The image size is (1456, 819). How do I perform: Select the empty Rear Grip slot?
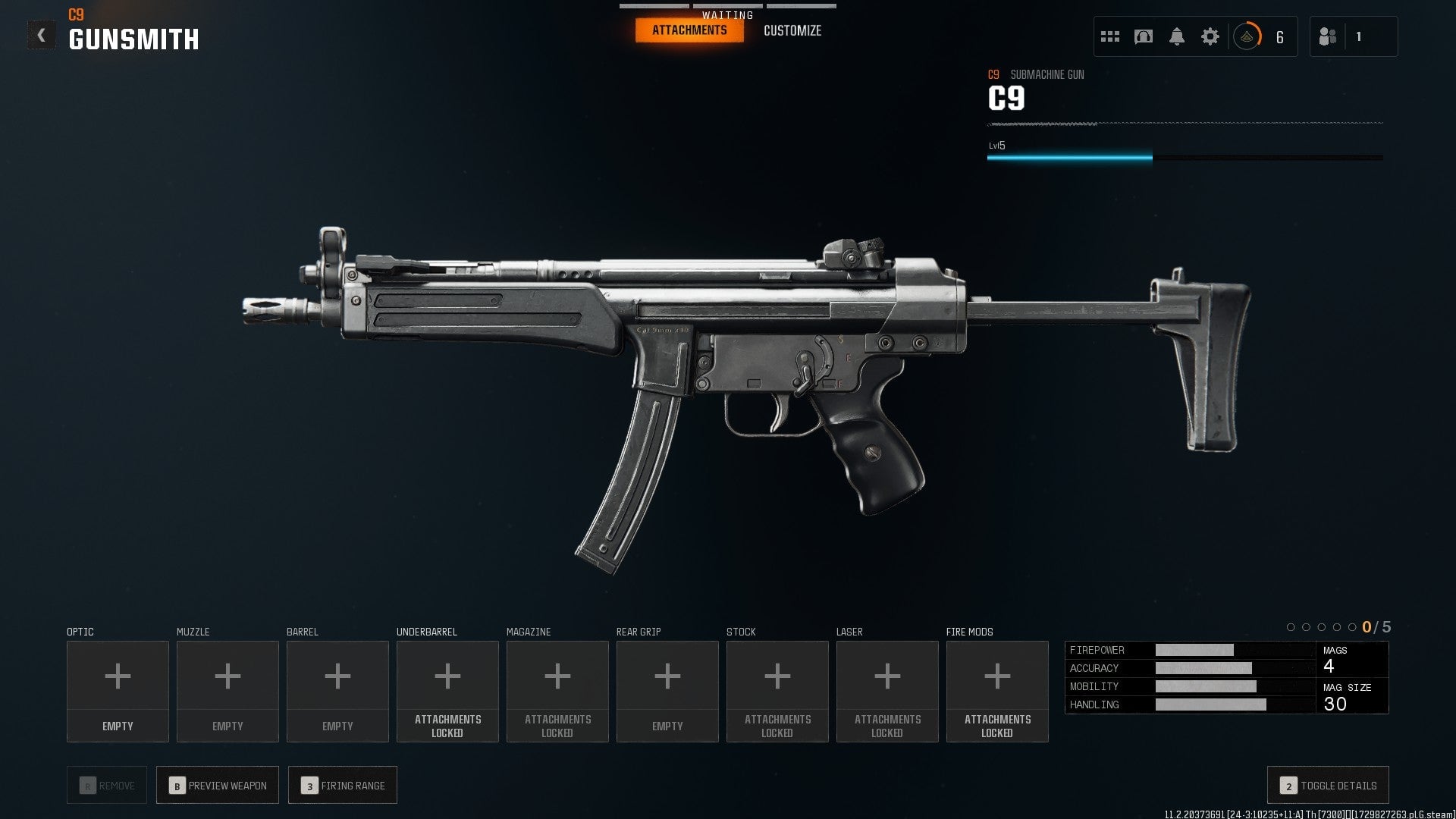point(667,675)
